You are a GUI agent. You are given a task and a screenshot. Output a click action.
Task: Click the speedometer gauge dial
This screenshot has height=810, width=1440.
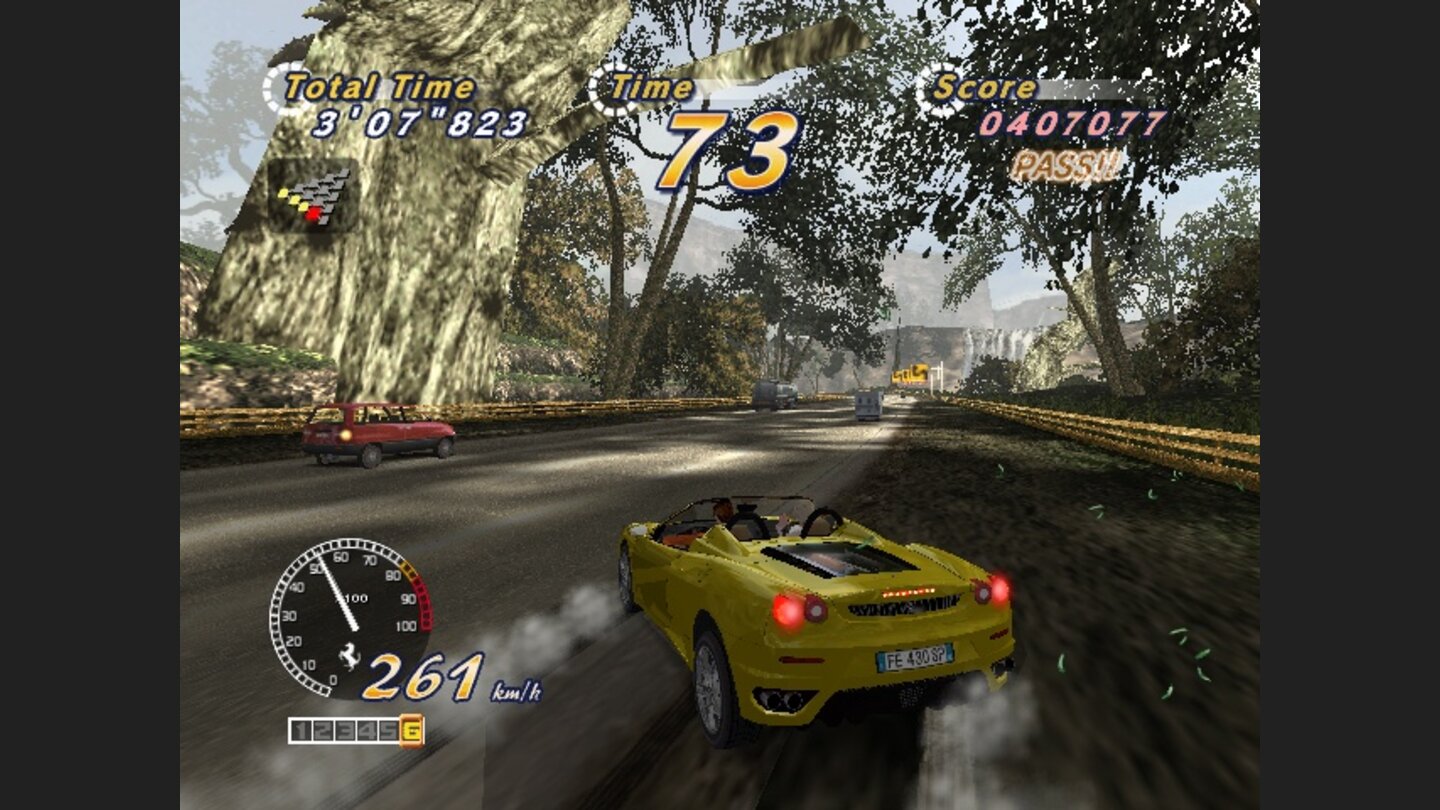(x=349, y=615)
